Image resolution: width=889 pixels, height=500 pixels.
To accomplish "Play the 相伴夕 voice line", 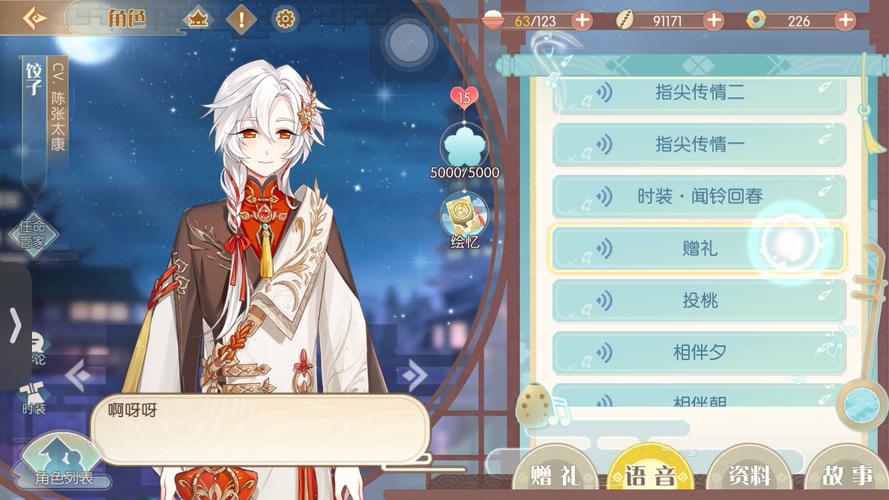I will (x=699, y=352).
